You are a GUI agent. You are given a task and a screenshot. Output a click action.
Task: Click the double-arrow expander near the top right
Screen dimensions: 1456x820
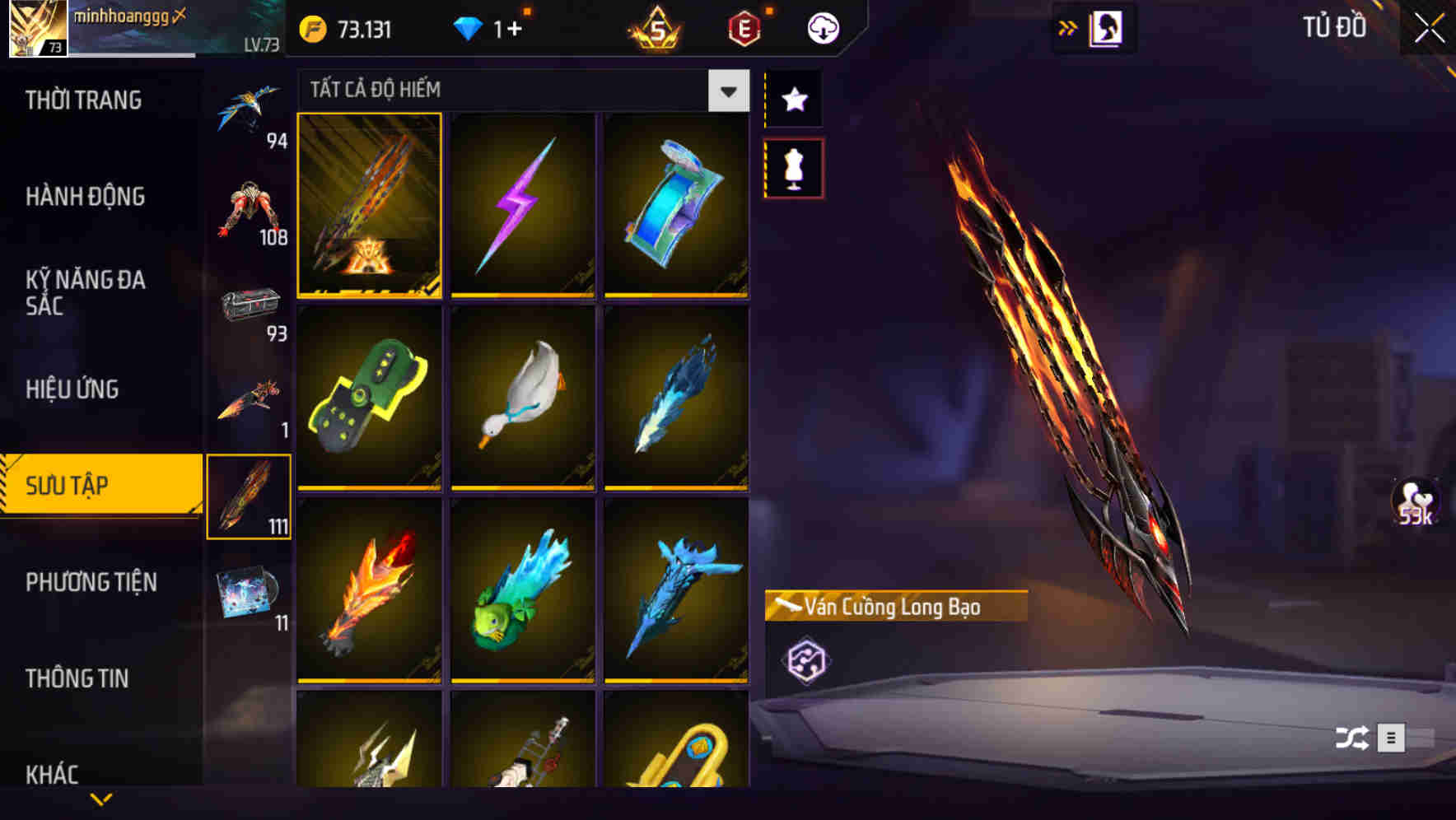1068,26
